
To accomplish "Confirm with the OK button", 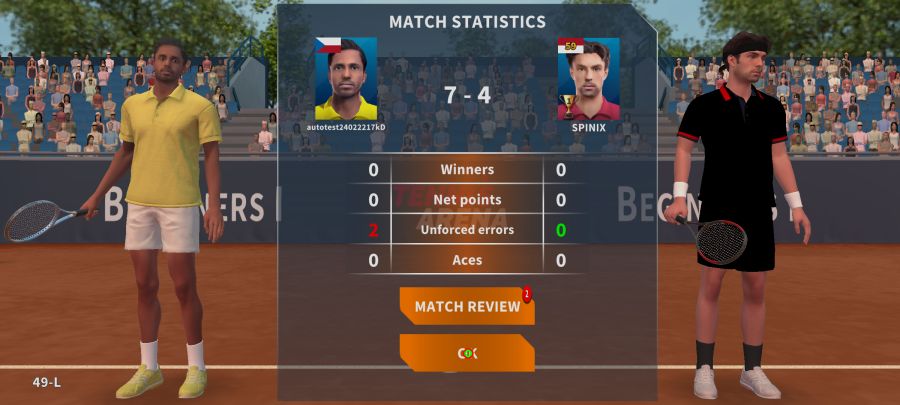I will click(467, 353).
